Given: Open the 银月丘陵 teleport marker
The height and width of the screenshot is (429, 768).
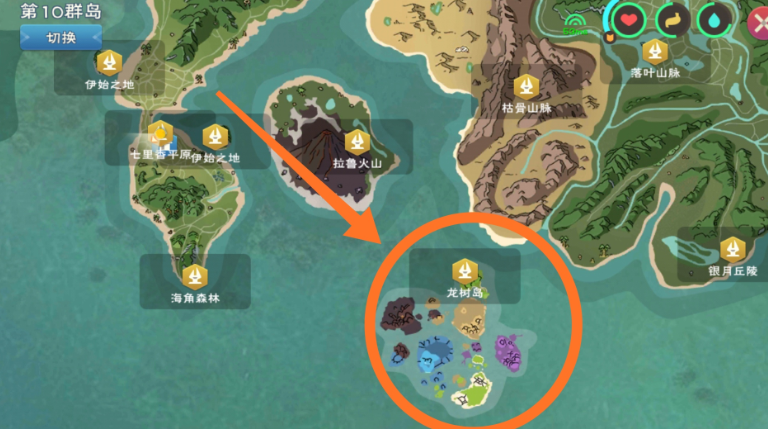Looking at the screenshot, I should (735, 247).
